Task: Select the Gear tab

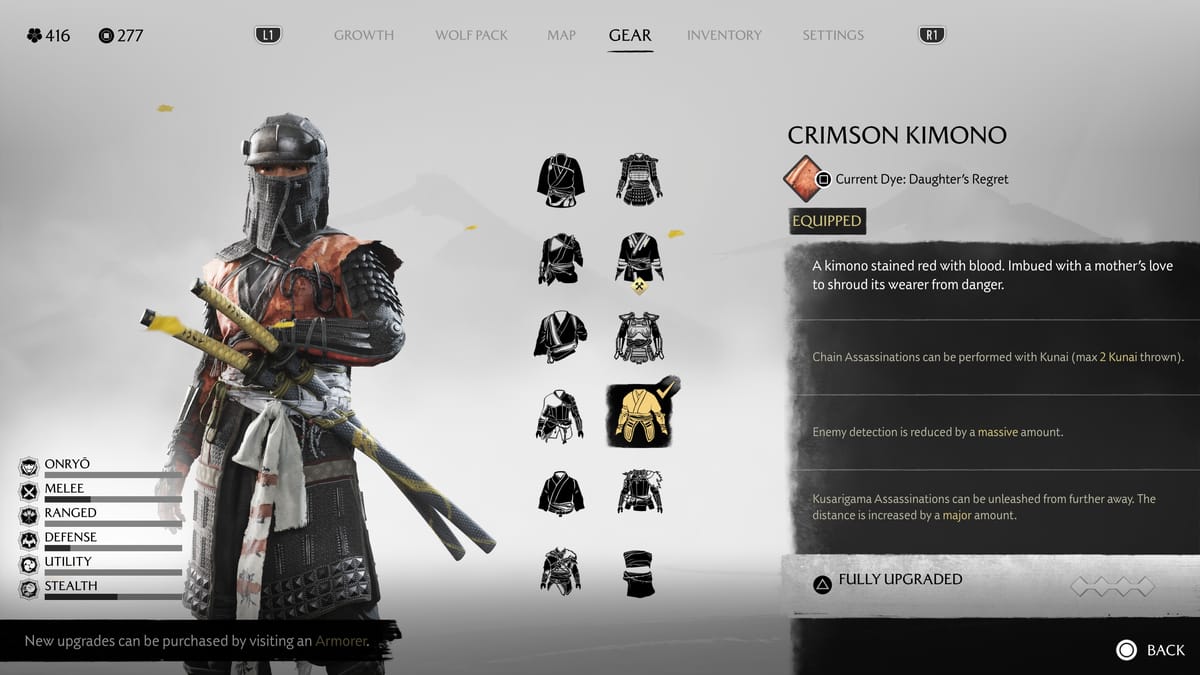Action: 630,35
